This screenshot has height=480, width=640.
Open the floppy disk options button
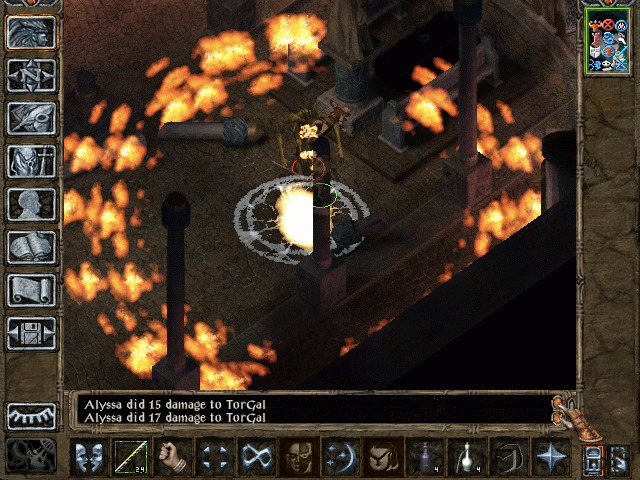point(32,332)
